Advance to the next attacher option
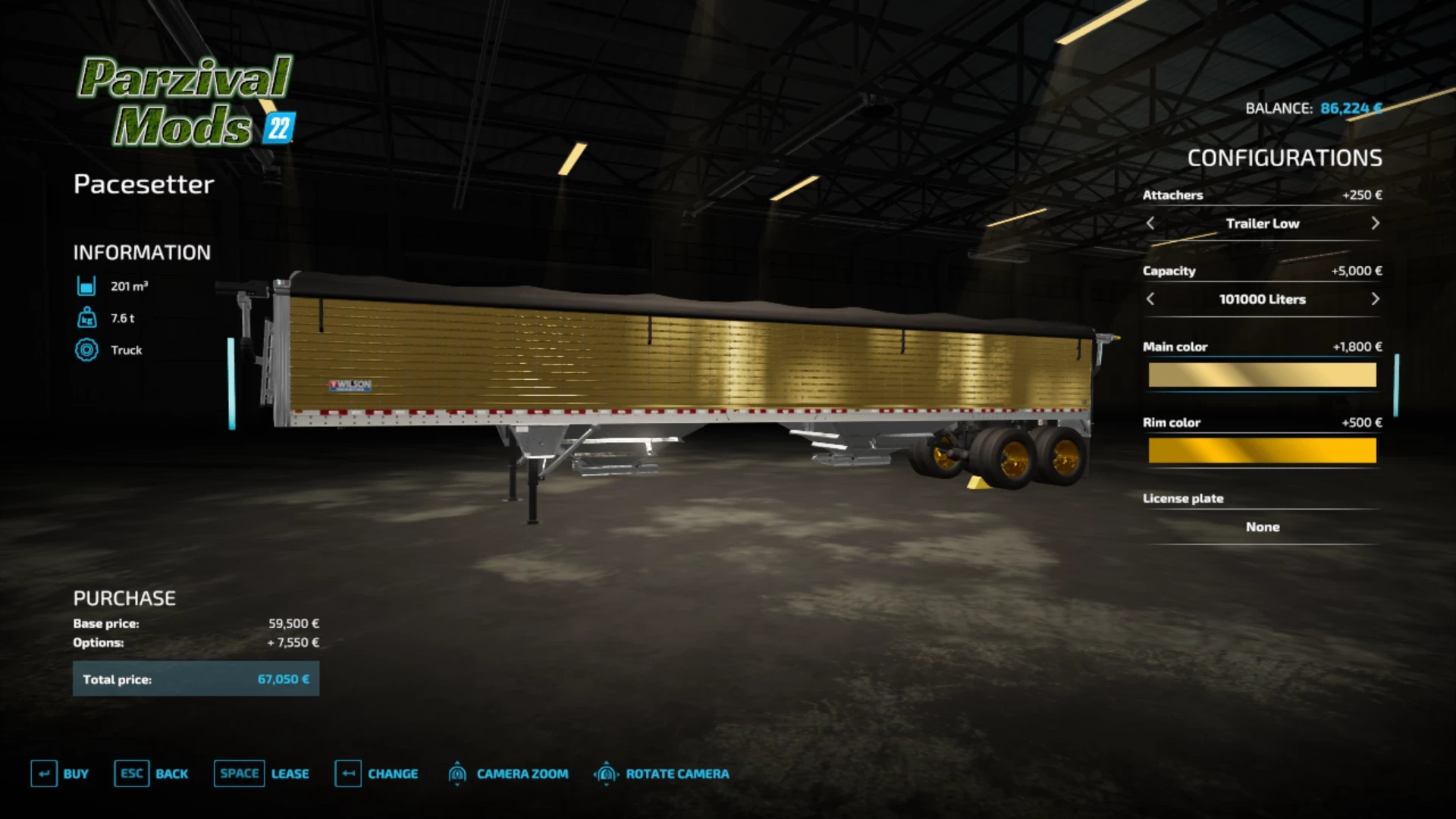Viewport: 1456px width, 819px height. click(1376, 223)
